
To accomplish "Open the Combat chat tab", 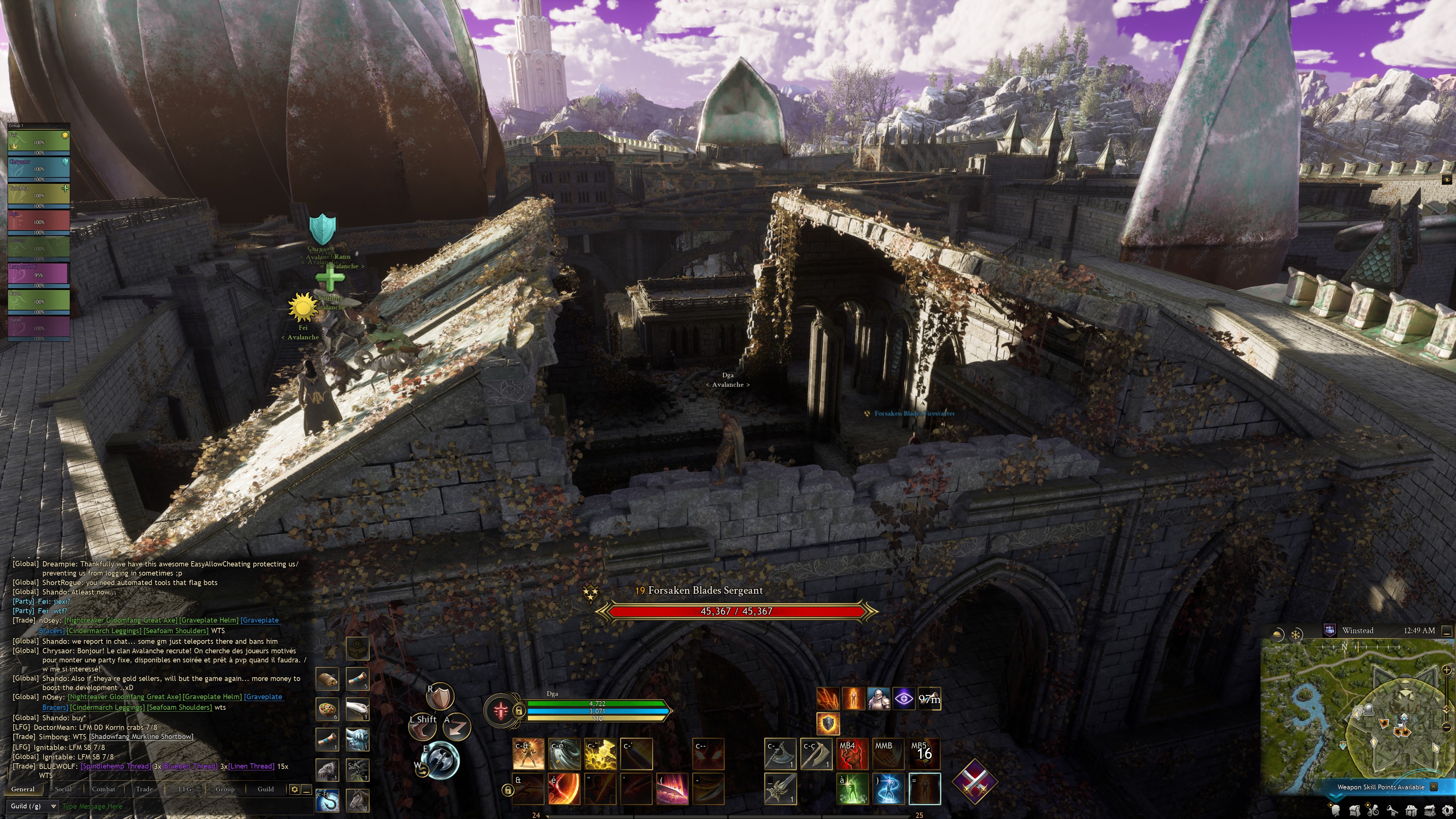I will (104, 789).
